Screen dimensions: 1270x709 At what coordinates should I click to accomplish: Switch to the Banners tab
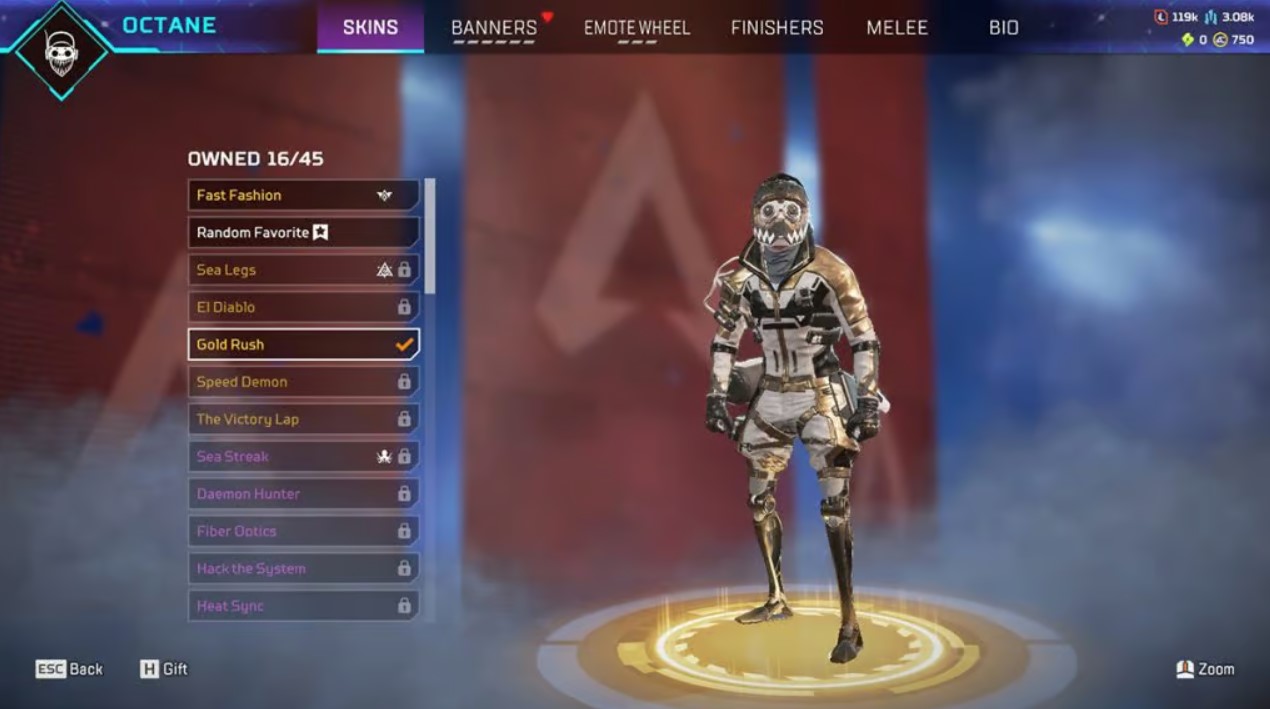pos(494,28)
